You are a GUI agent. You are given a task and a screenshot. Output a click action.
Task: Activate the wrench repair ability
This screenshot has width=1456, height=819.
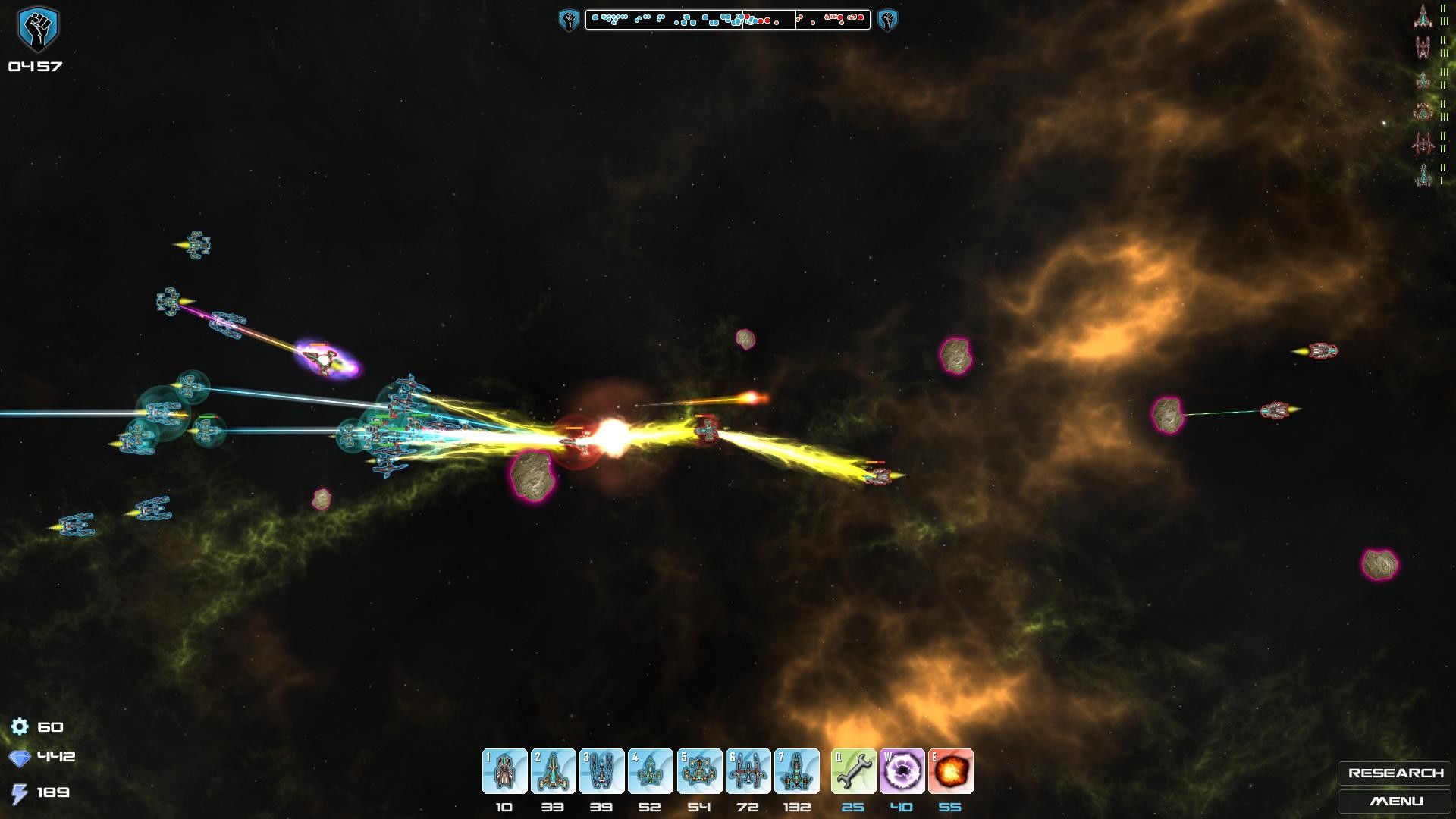click(853, 771)
